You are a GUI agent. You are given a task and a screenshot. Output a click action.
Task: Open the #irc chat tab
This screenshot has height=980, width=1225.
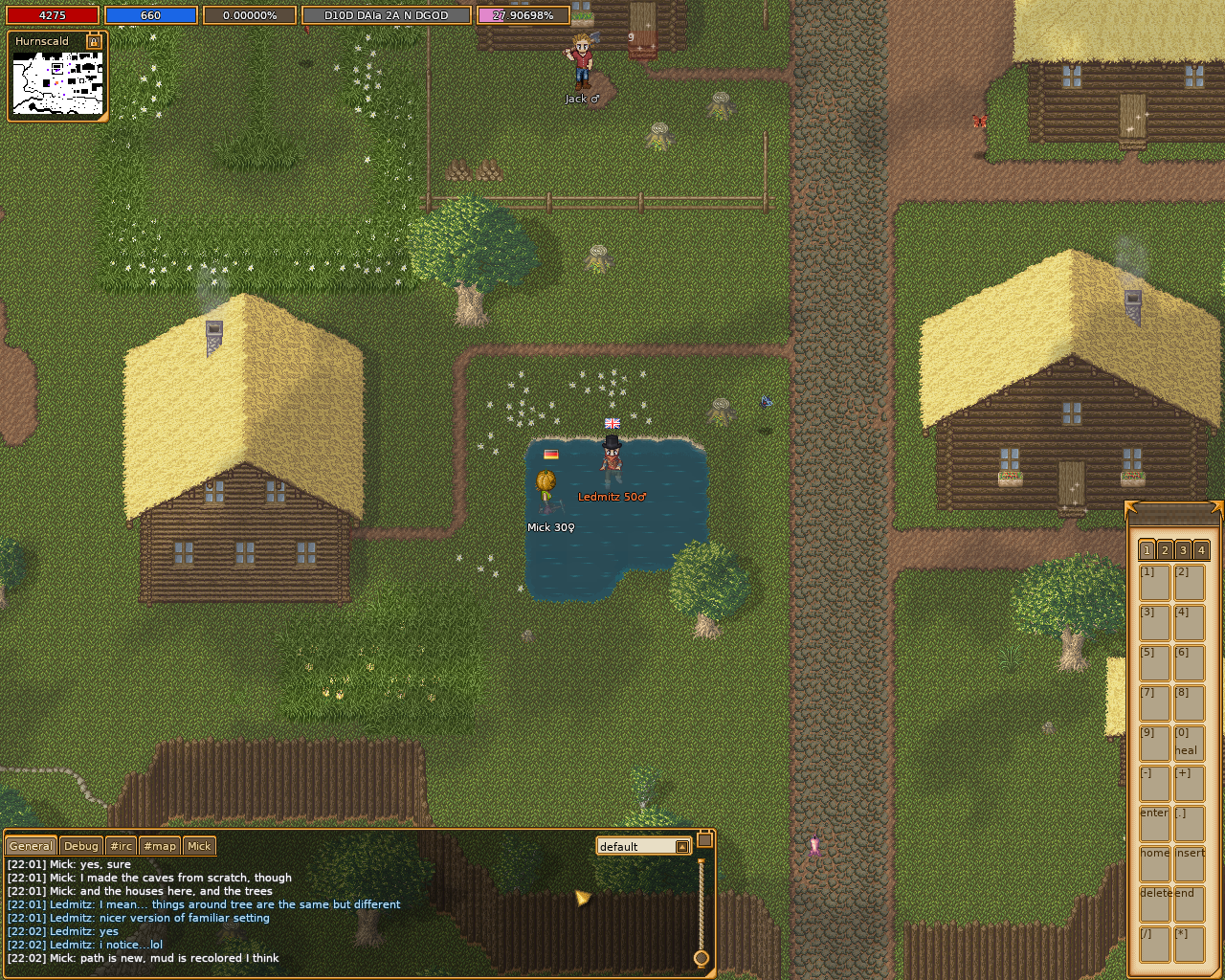pyautogui.click(x=121, y=846)
